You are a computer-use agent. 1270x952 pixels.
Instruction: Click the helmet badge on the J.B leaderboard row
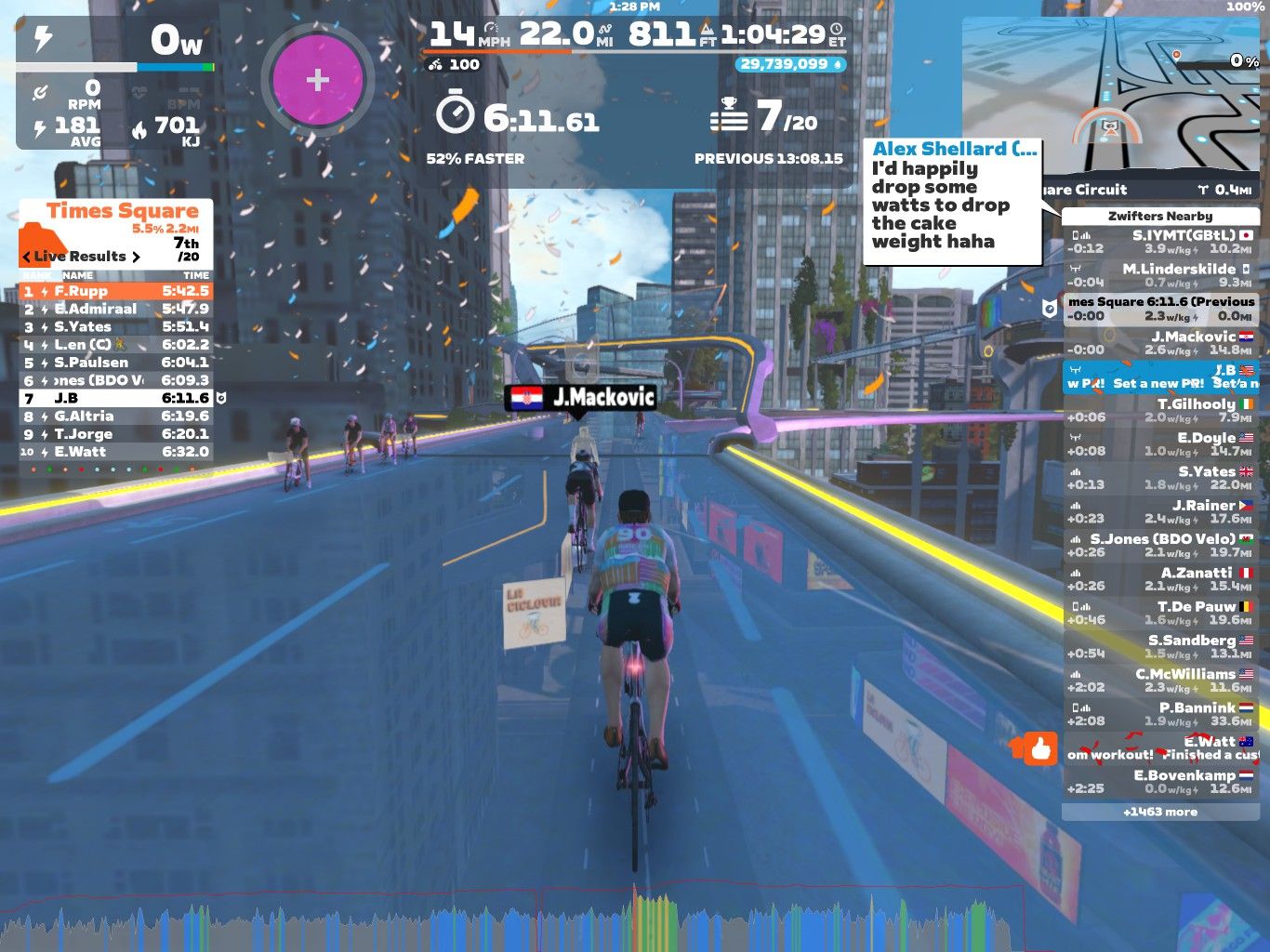pos(221,398)
